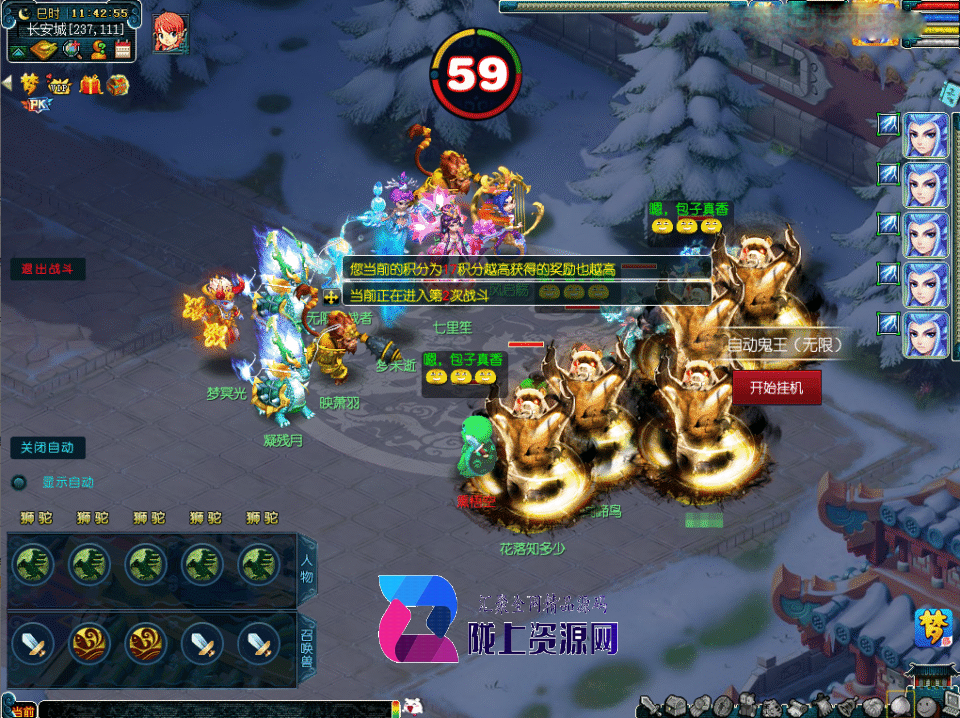Click the PK badge icon
This screenshot has height=718, width=960.
(x=34, y=102)
